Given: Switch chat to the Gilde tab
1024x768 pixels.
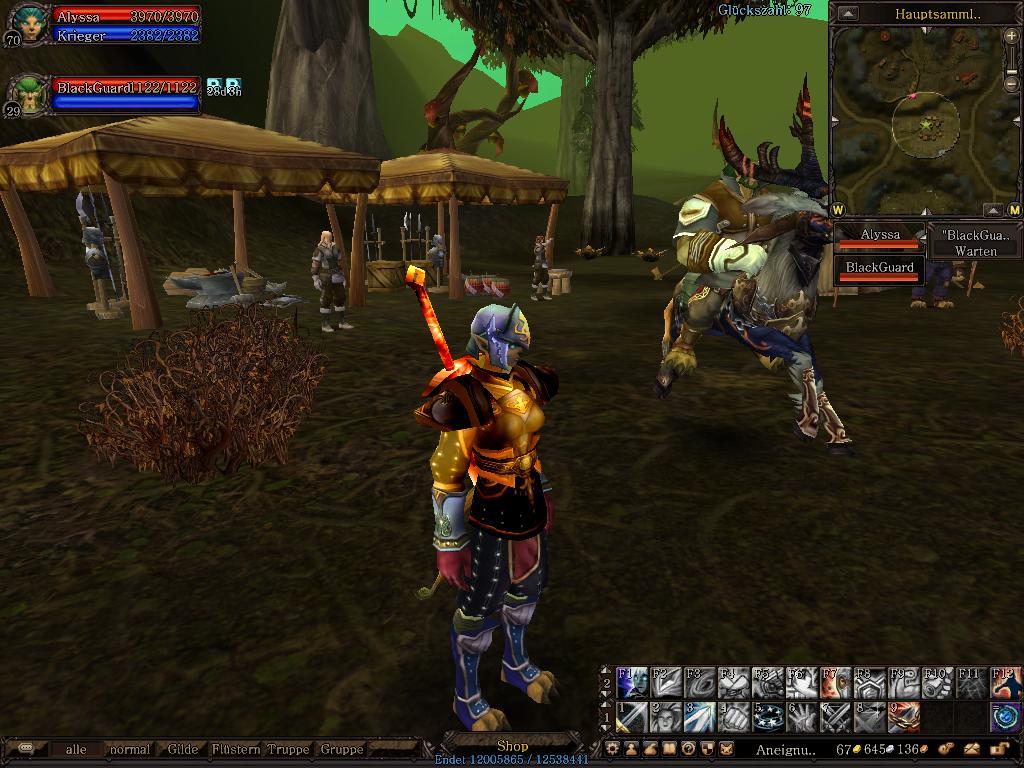Looking at the screenshot, I should [182, 749].
